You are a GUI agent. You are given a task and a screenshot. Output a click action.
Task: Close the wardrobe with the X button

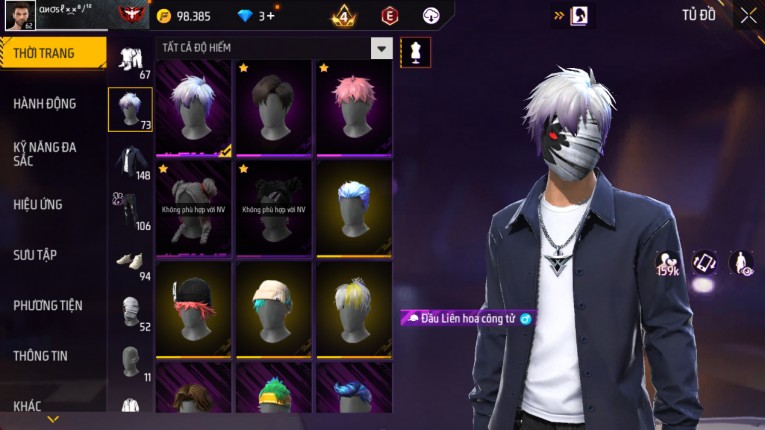pyautogui.click(x=748, y=15)
